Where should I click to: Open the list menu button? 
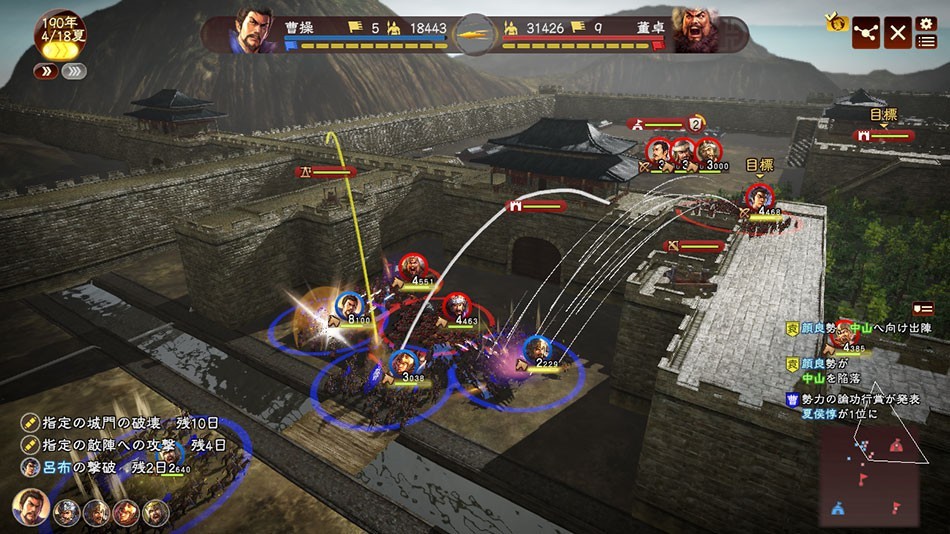pos(927,41)
